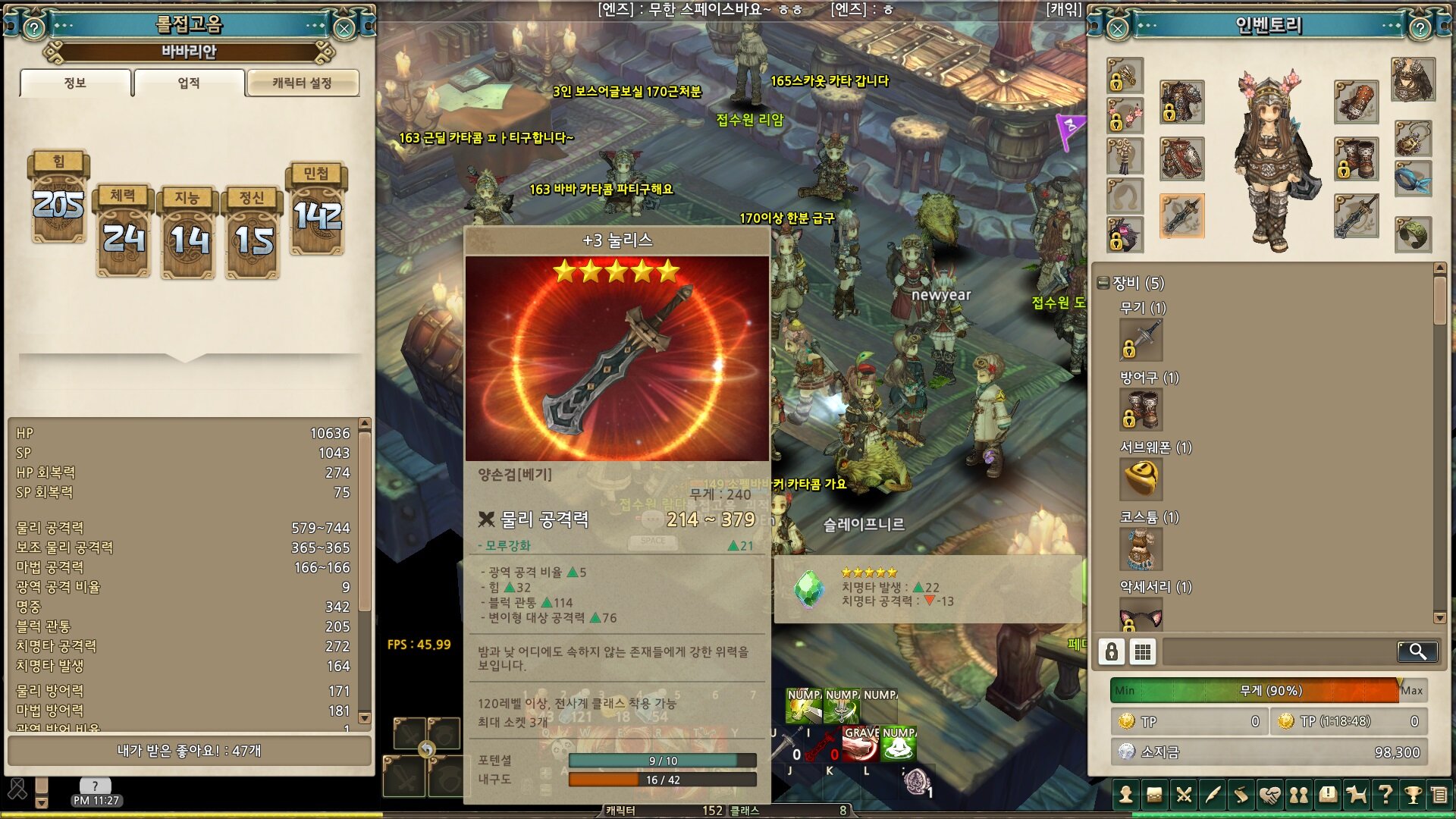Image resolution: width=1456 pixels, height=819 pixels.
Task: Open help for the inventory window
Action: (x=1420, y=29)
